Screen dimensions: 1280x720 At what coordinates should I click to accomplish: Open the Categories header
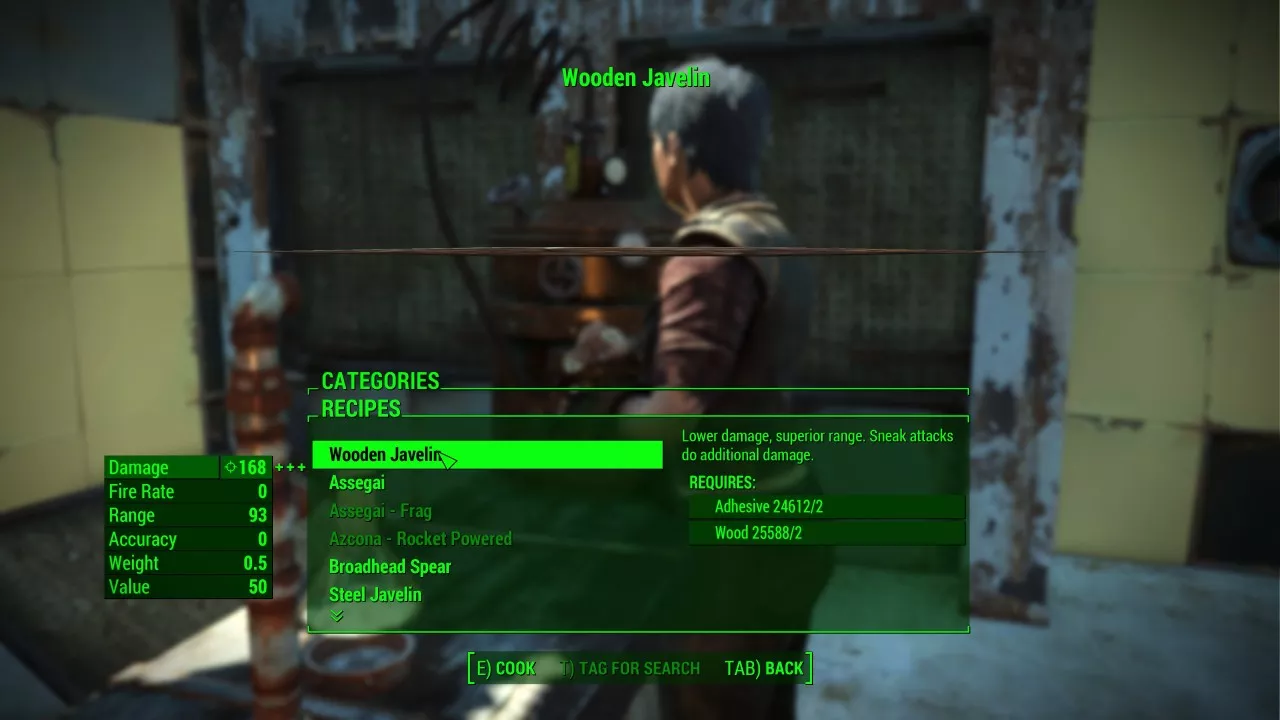pyautogui.click(x=380, y=381)
